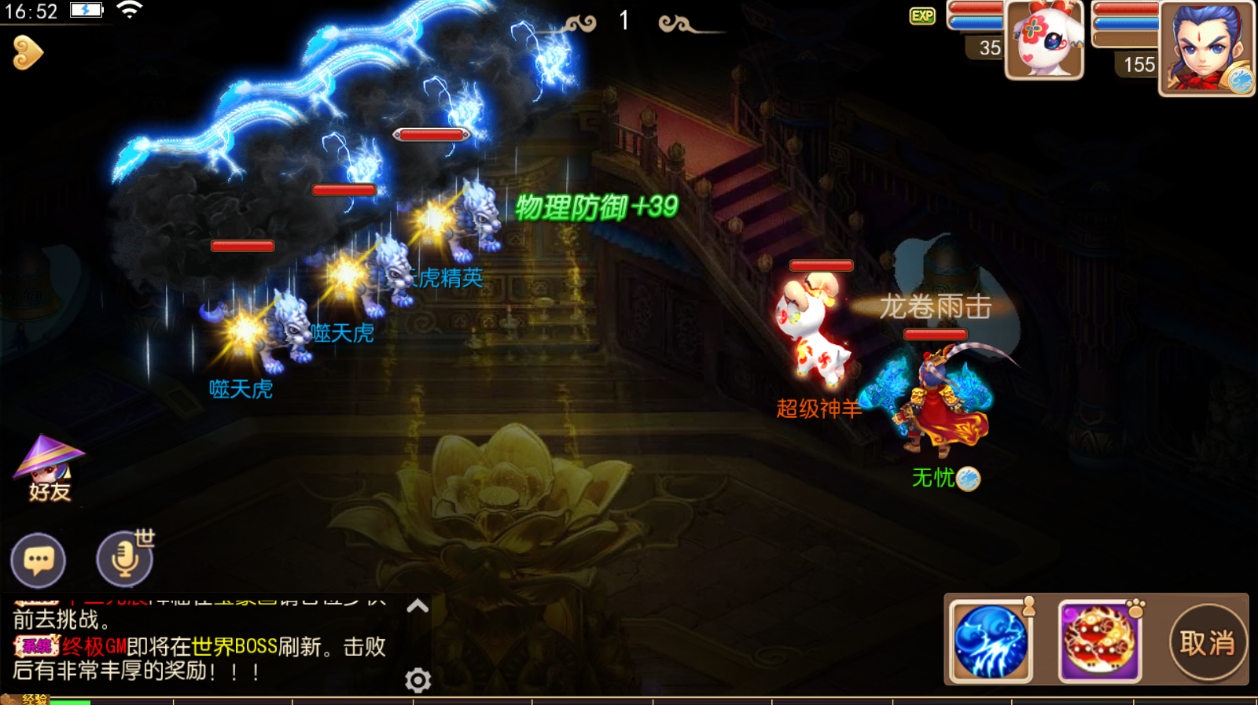Open chat settings gear icon
Image resolution: width=1258 pixels, height=705 pixels.
pyautogui.click(x=418, y=681)
